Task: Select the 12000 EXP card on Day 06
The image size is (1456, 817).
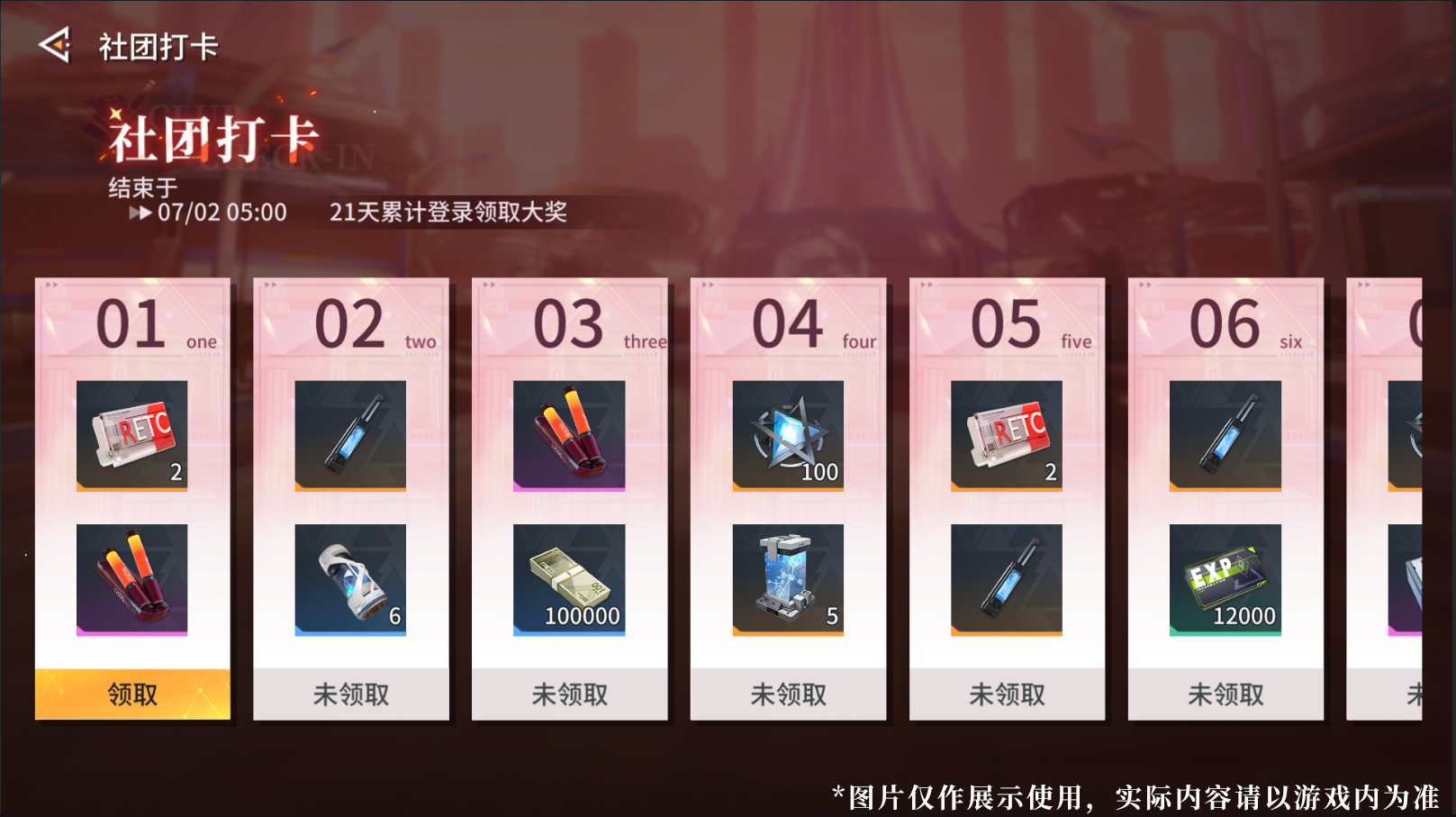Action: (x=1225, y=580)
